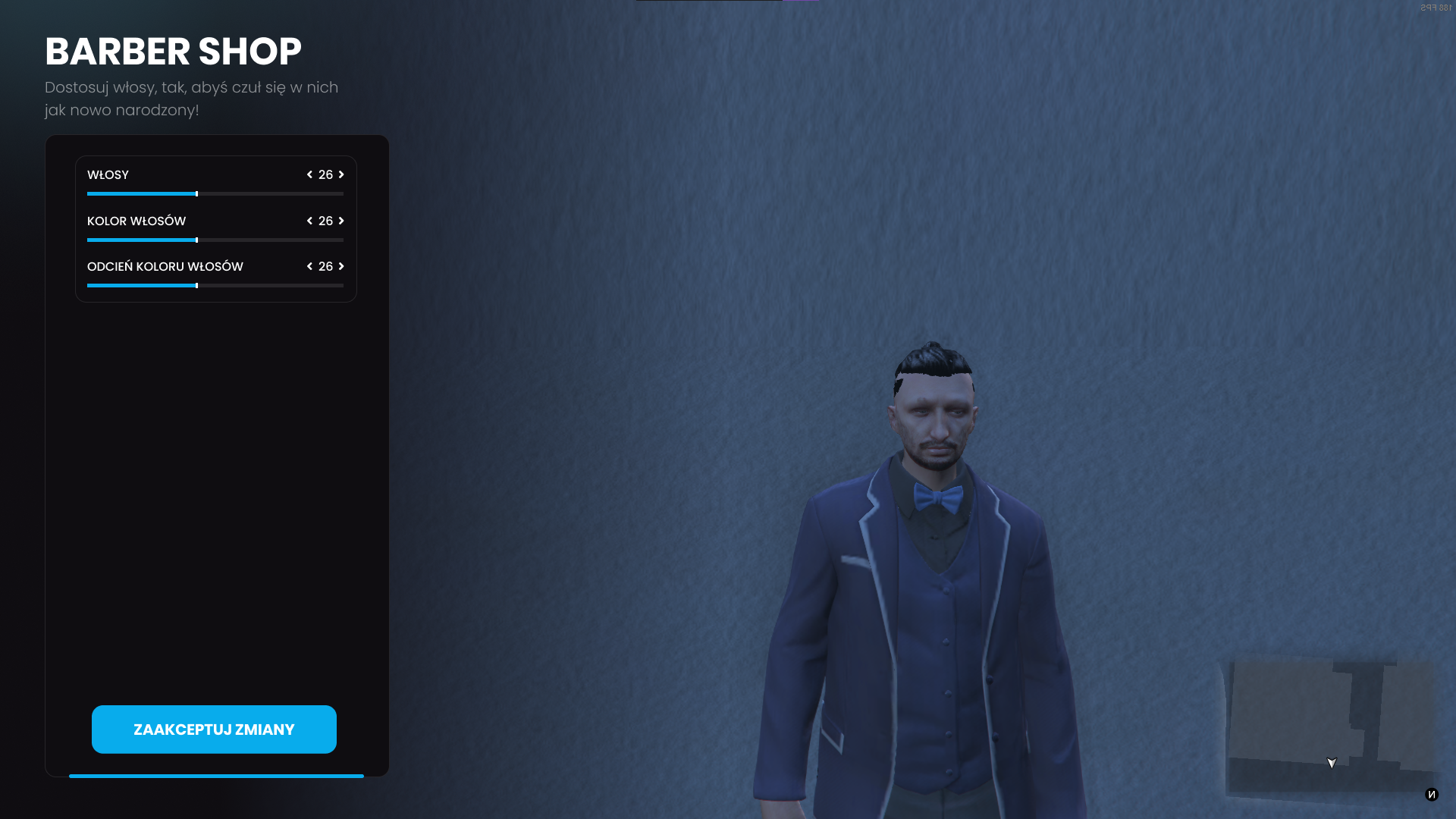
Task: Decrease the Włosy hairstyle value
Action: point(309,175)
